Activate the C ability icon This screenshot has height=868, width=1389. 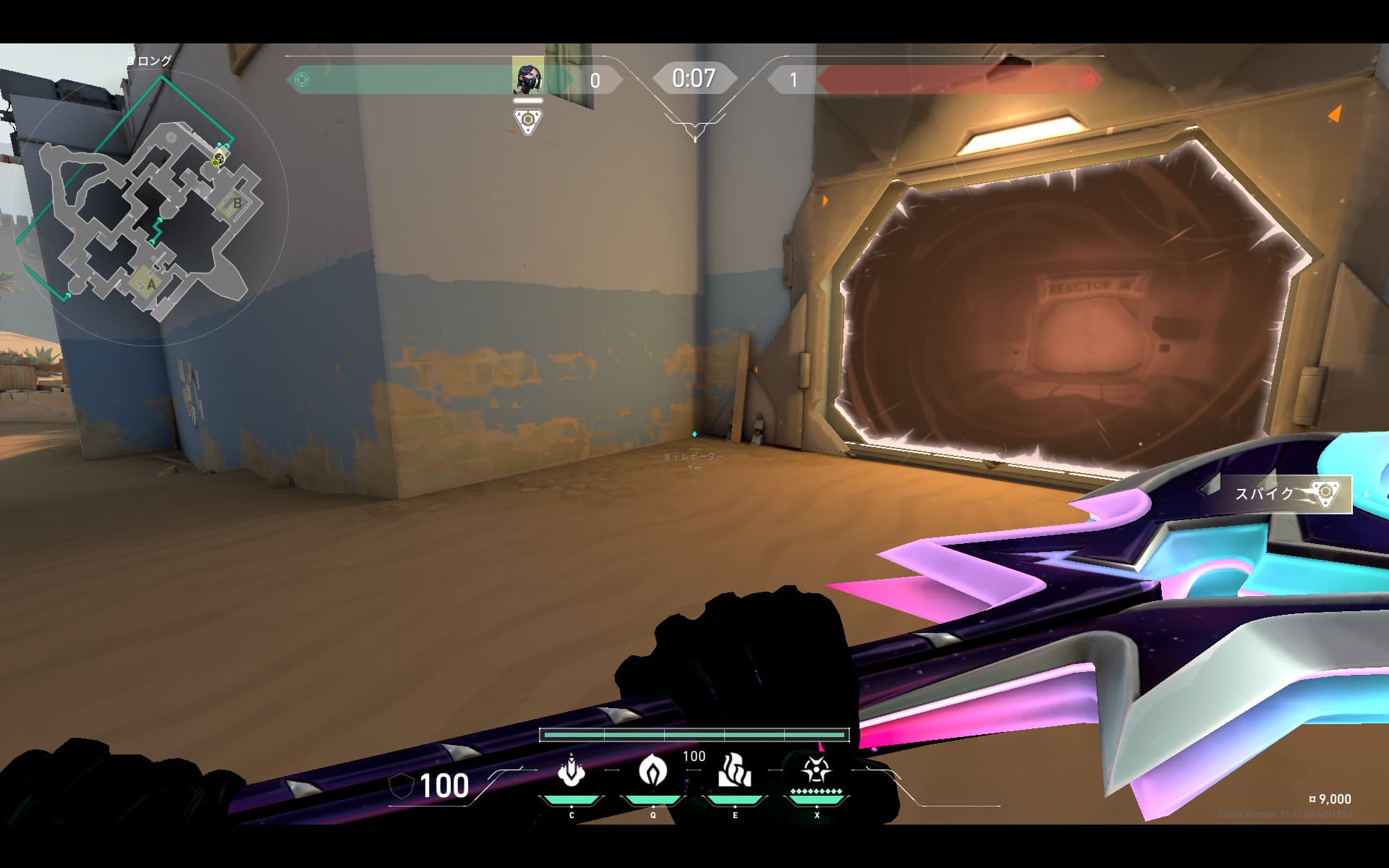click(572, 771)
